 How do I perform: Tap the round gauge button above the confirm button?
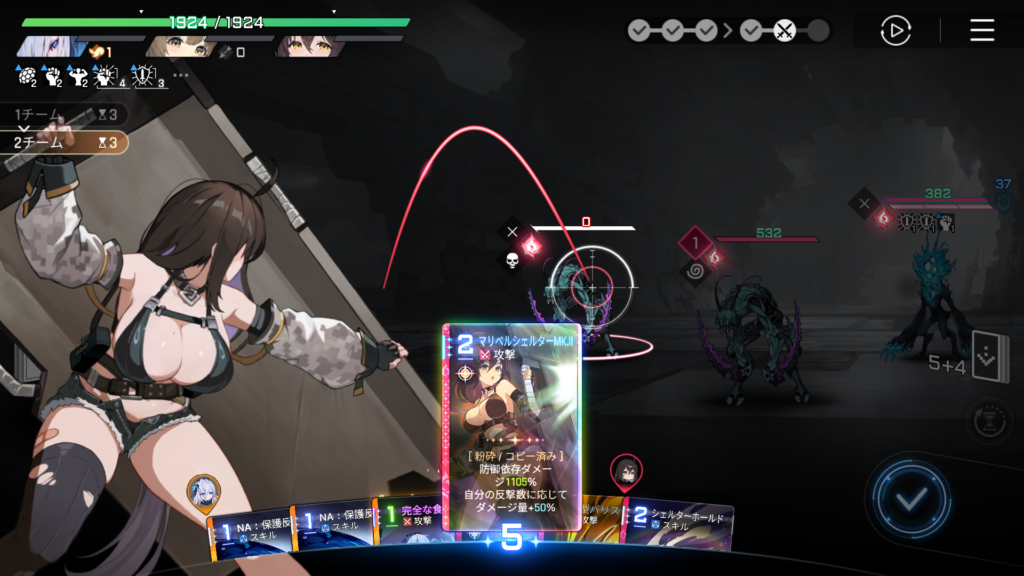988,416
